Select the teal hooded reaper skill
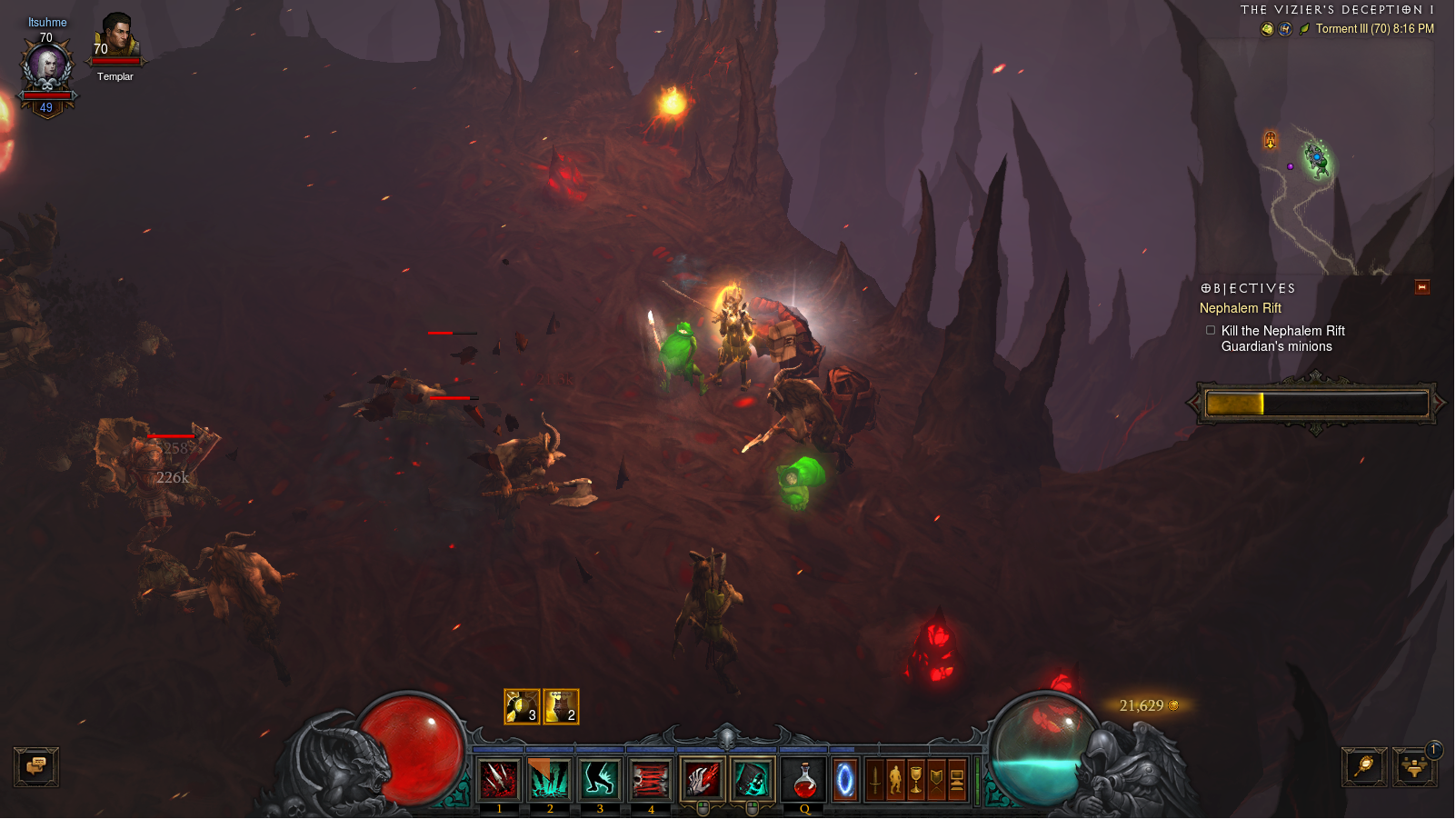1456x819 pixels. 752,780
